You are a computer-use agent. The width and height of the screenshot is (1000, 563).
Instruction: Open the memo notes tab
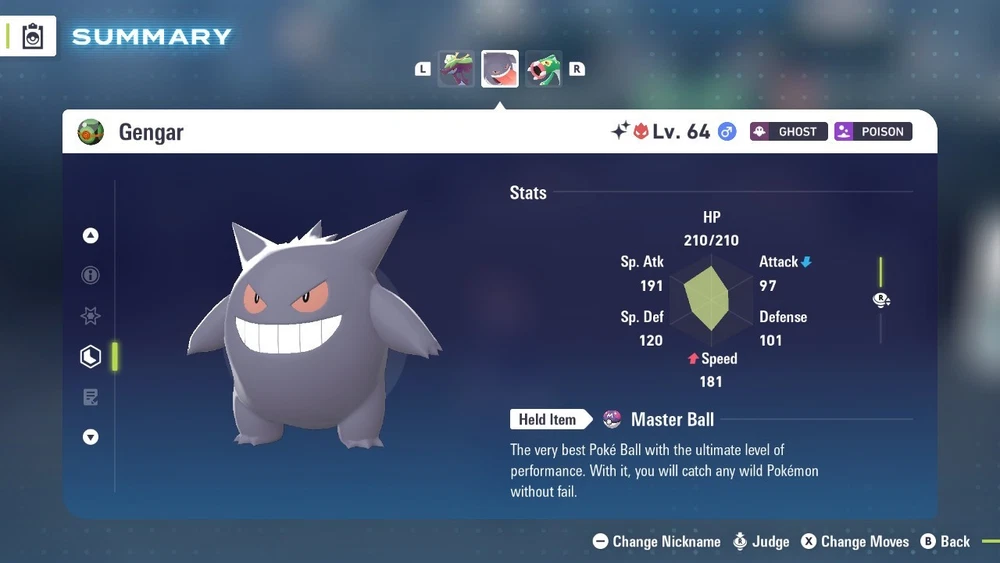pyautogui.click(x=91, y=397)
